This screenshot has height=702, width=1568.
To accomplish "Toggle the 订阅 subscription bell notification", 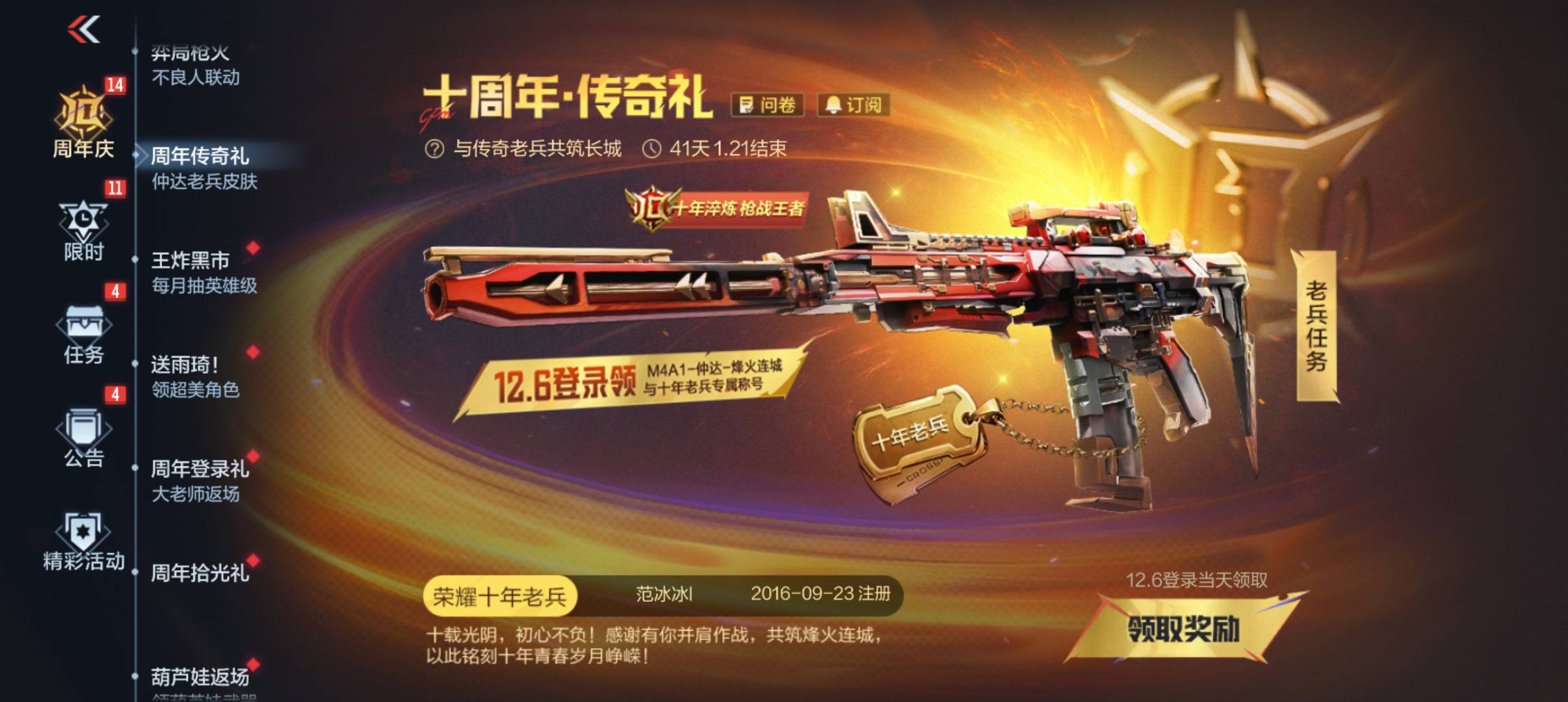I will (853, 105).
